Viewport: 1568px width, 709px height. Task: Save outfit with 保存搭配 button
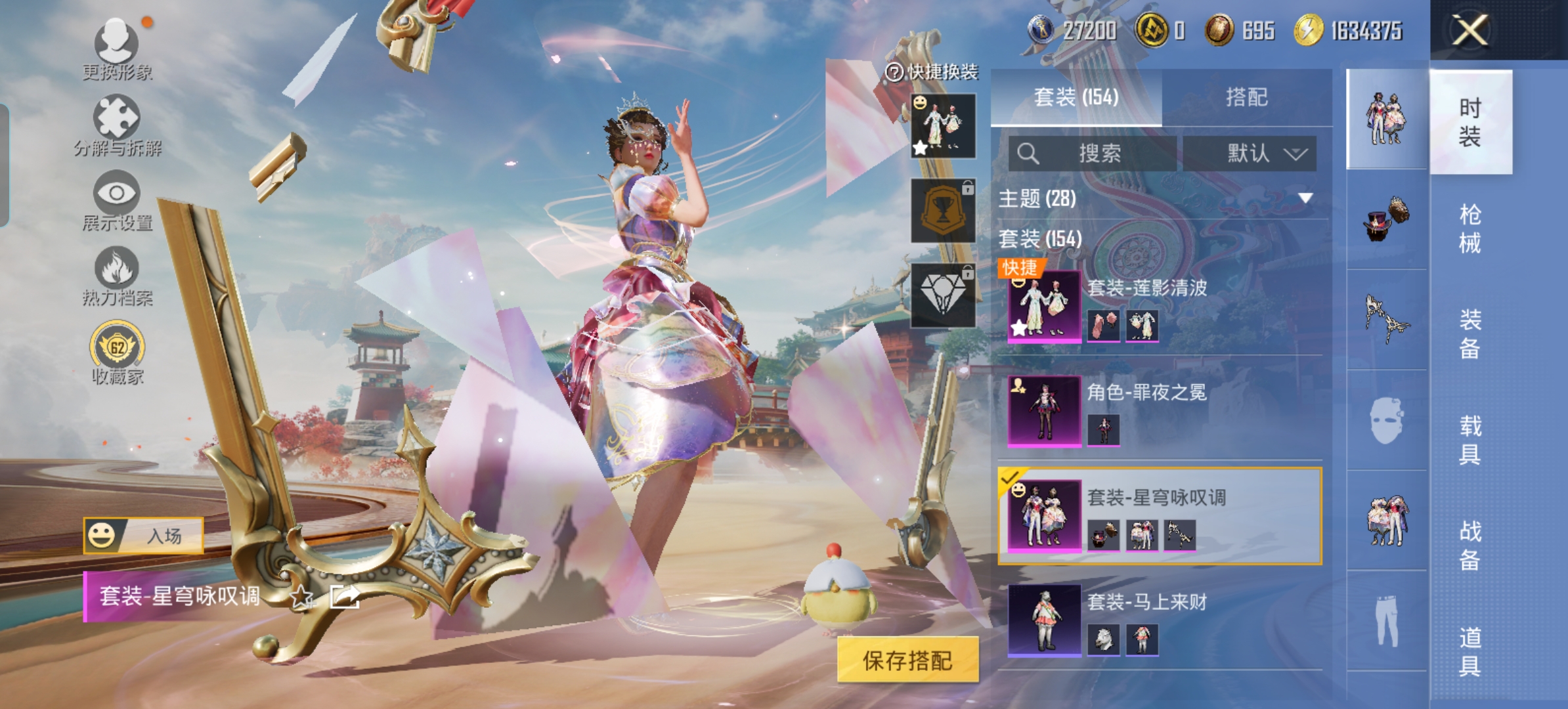coord(907,660)
